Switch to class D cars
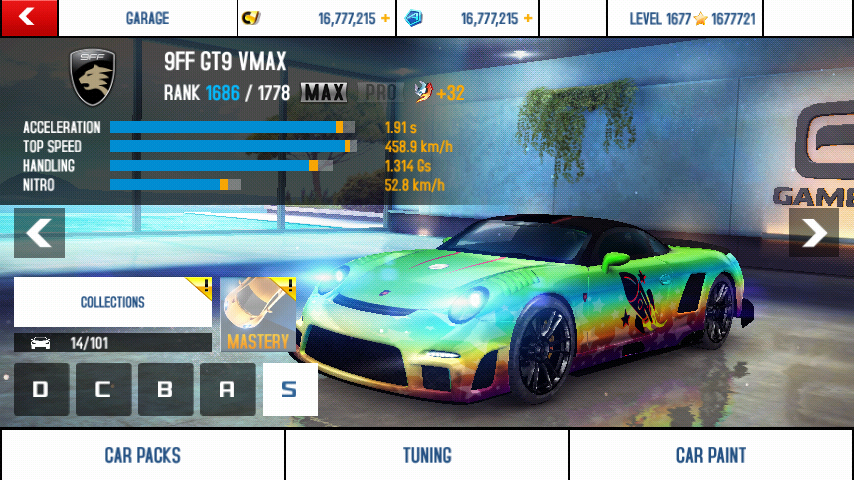854x480 pixels. click(41, 390)
